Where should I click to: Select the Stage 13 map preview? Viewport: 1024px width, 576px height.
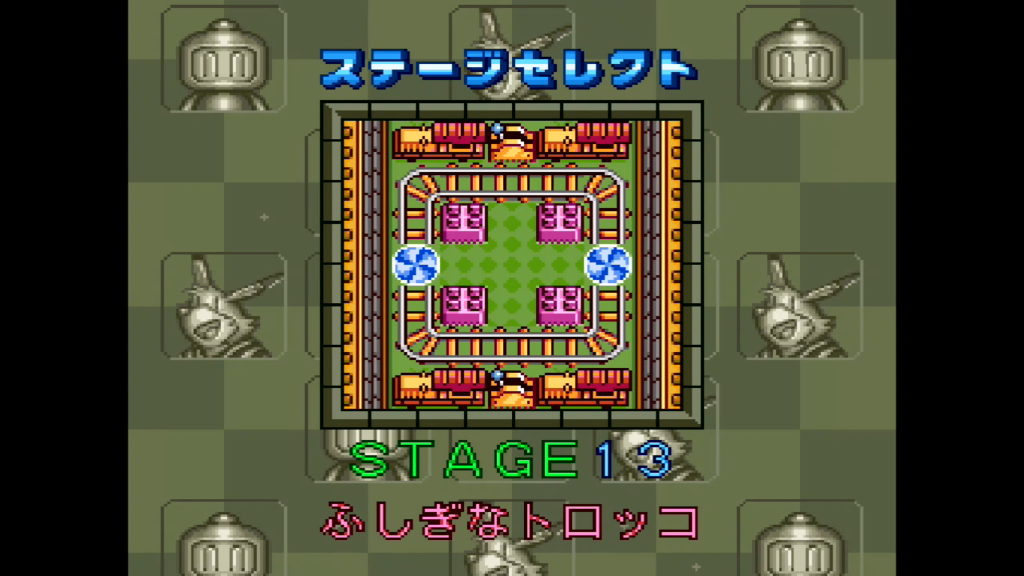[511, 265]
